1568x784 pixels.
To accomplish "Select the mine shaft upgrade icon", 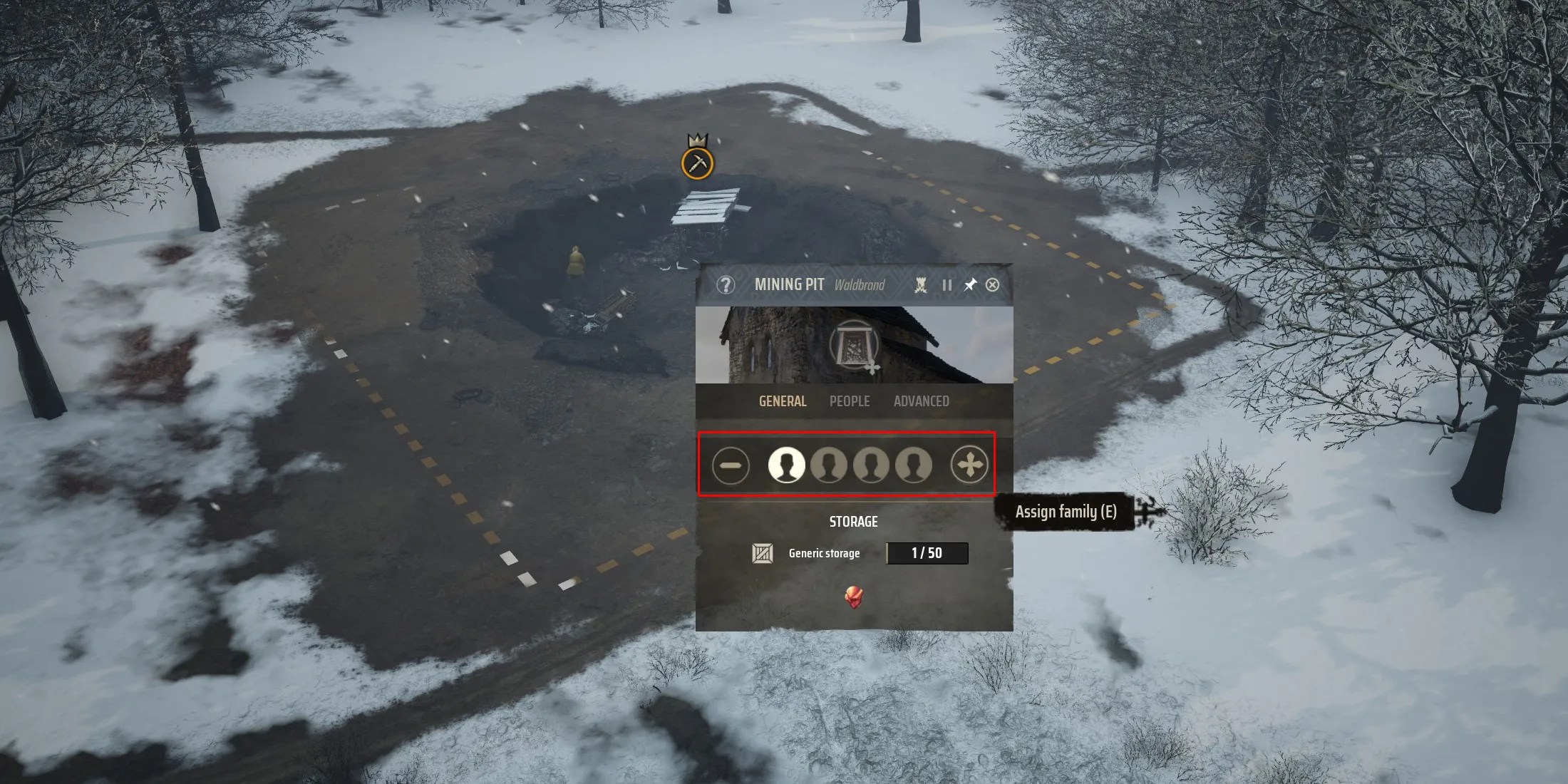I will [854, 345].
